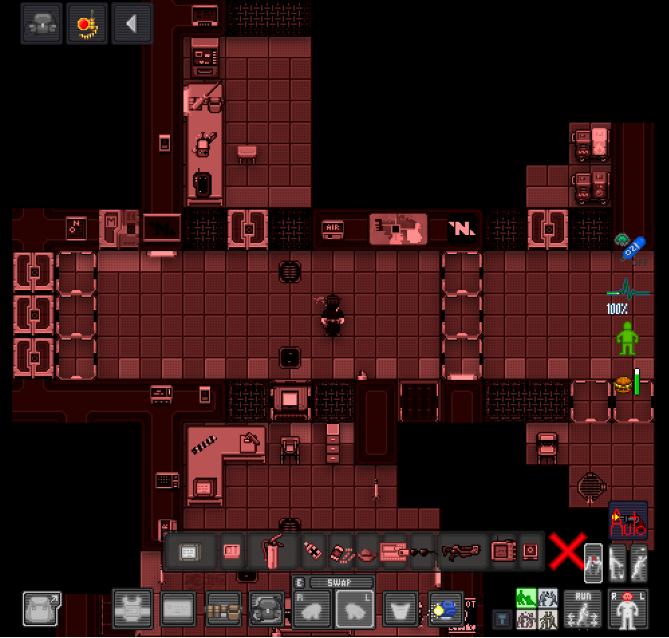Click the ammo belt equipment slot
Viewport: 669px width, 638px height.
[x=223, y=608]
